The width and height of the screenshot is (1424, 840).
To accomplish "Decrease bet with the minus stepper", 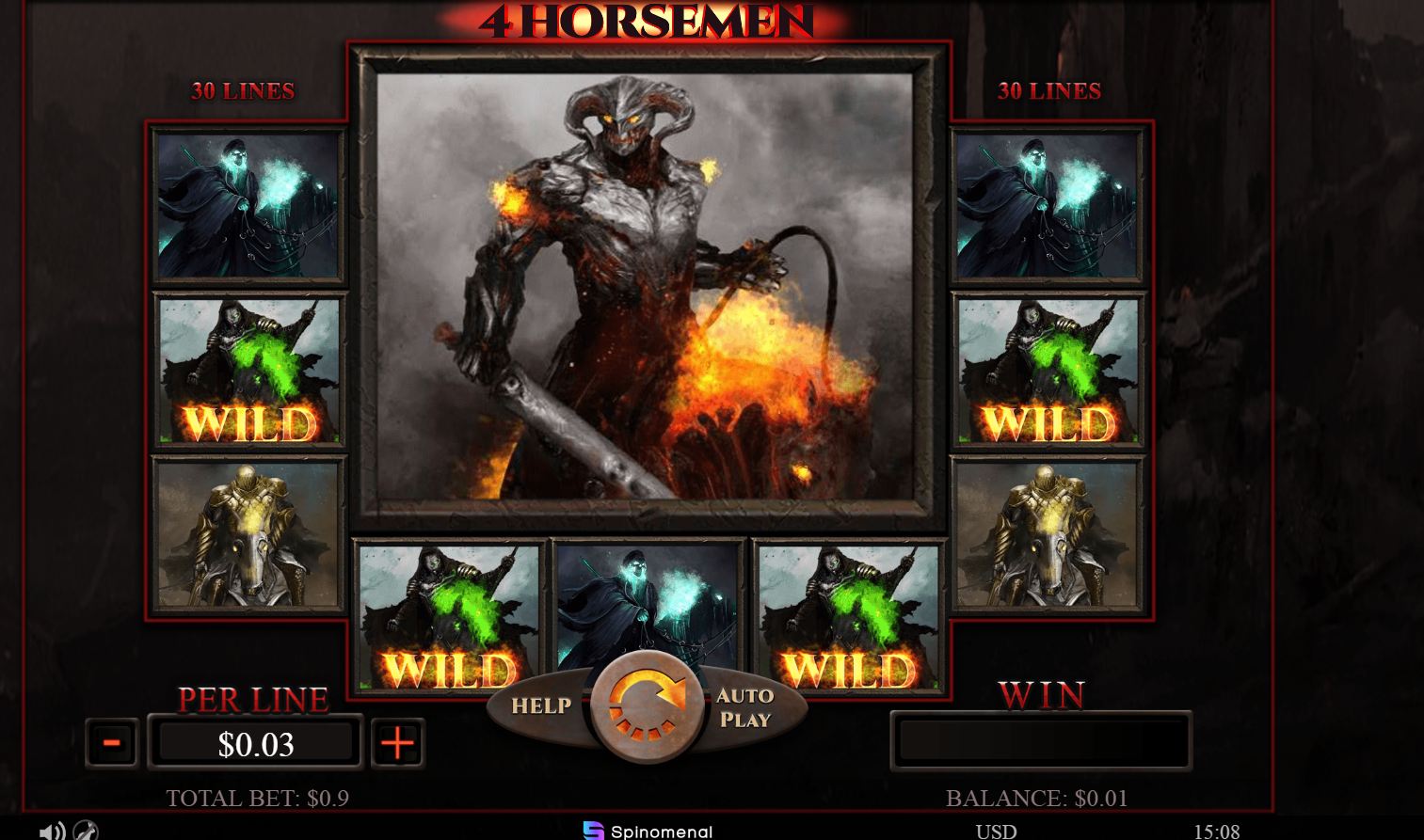I will [111, 743].
